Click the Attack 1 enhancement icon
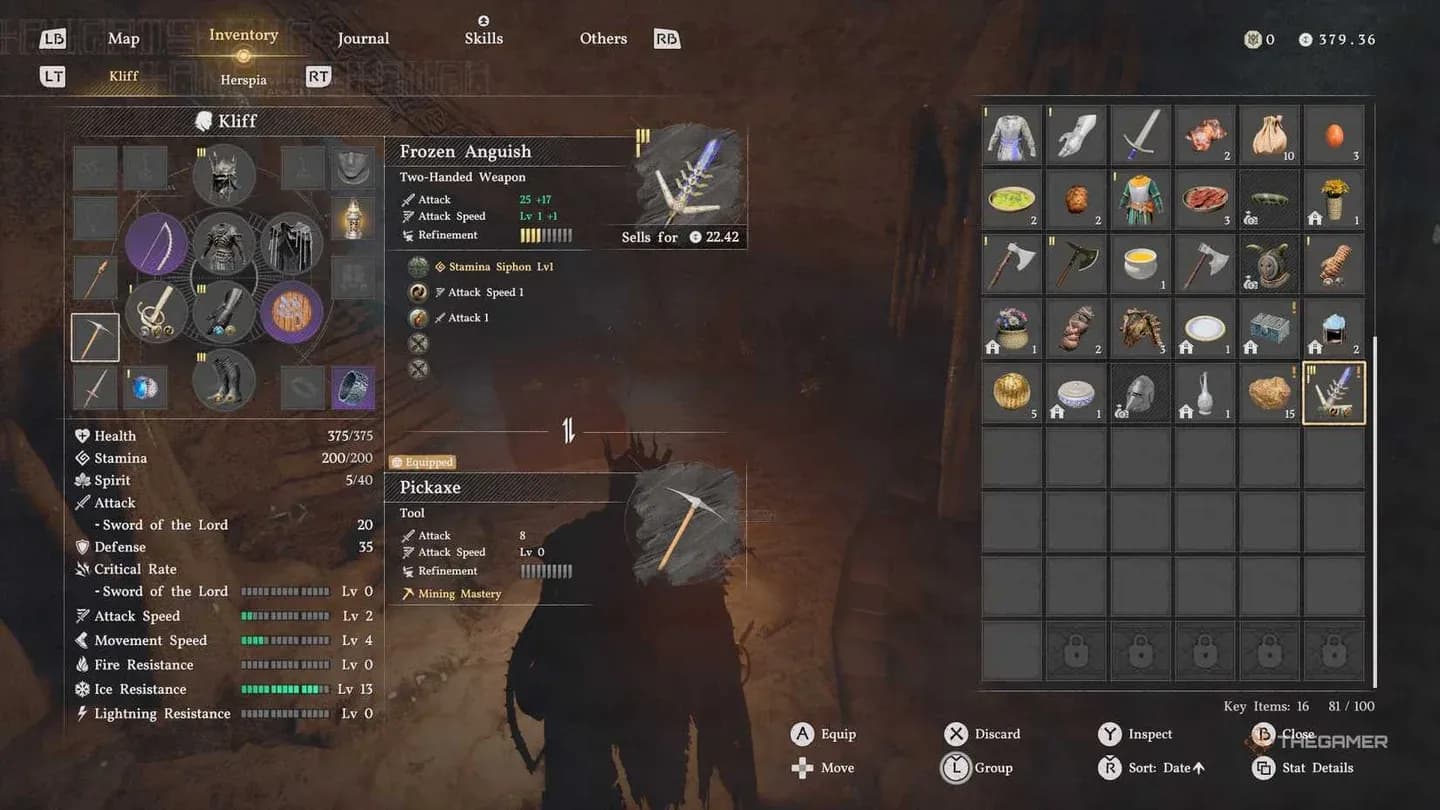1440x810 pixels. (420, 317)
